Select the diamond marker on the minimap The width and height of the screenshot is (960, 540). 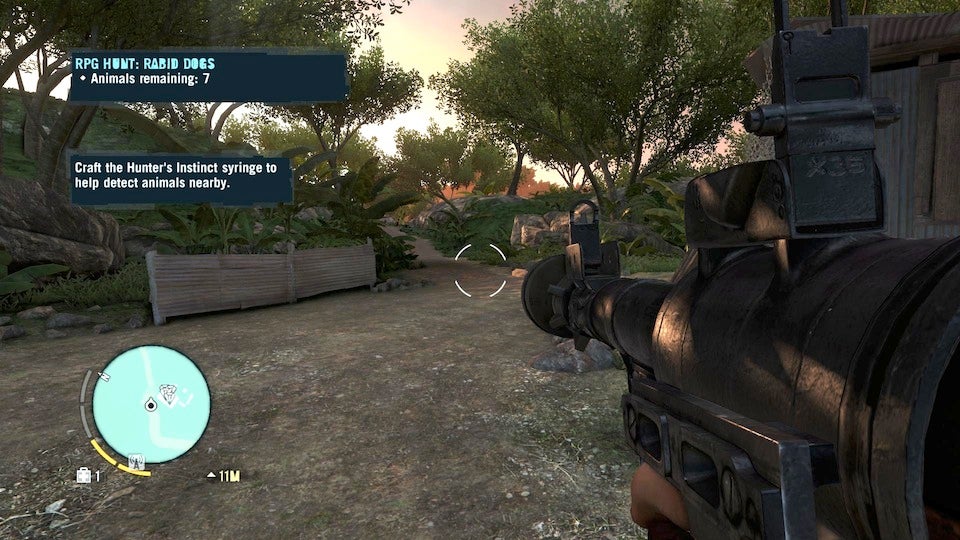[x=168, y=393]
